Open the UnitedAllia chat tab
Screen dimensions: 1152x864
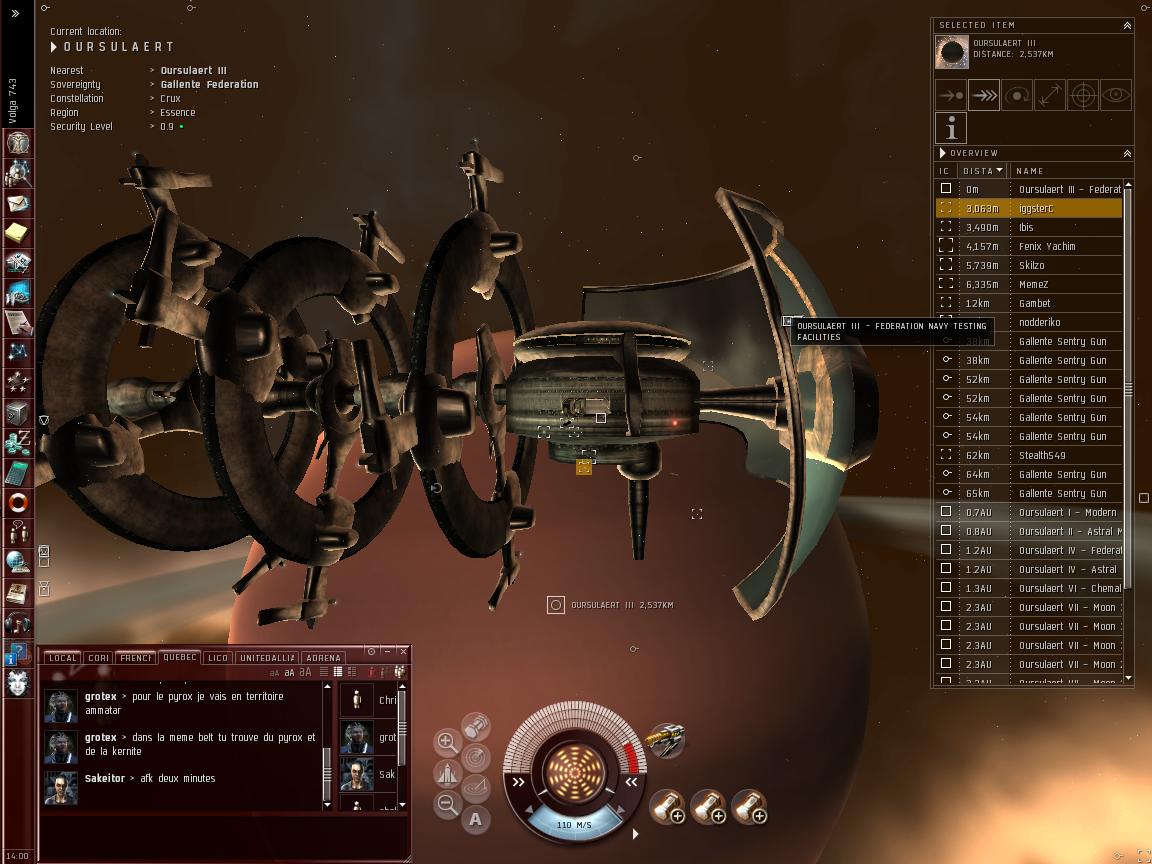(266, 658)
